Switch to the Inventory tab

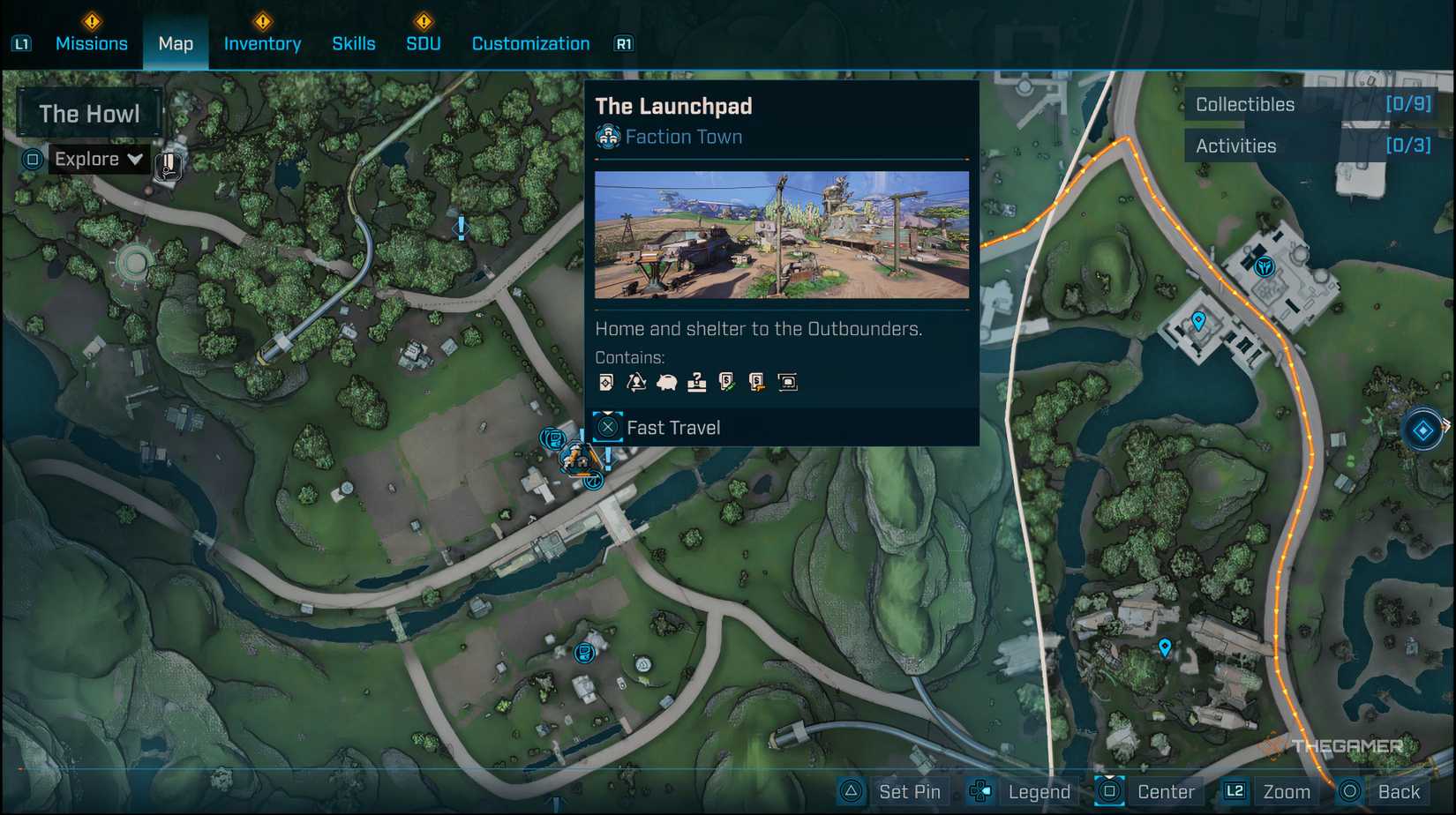coord(261,43)
